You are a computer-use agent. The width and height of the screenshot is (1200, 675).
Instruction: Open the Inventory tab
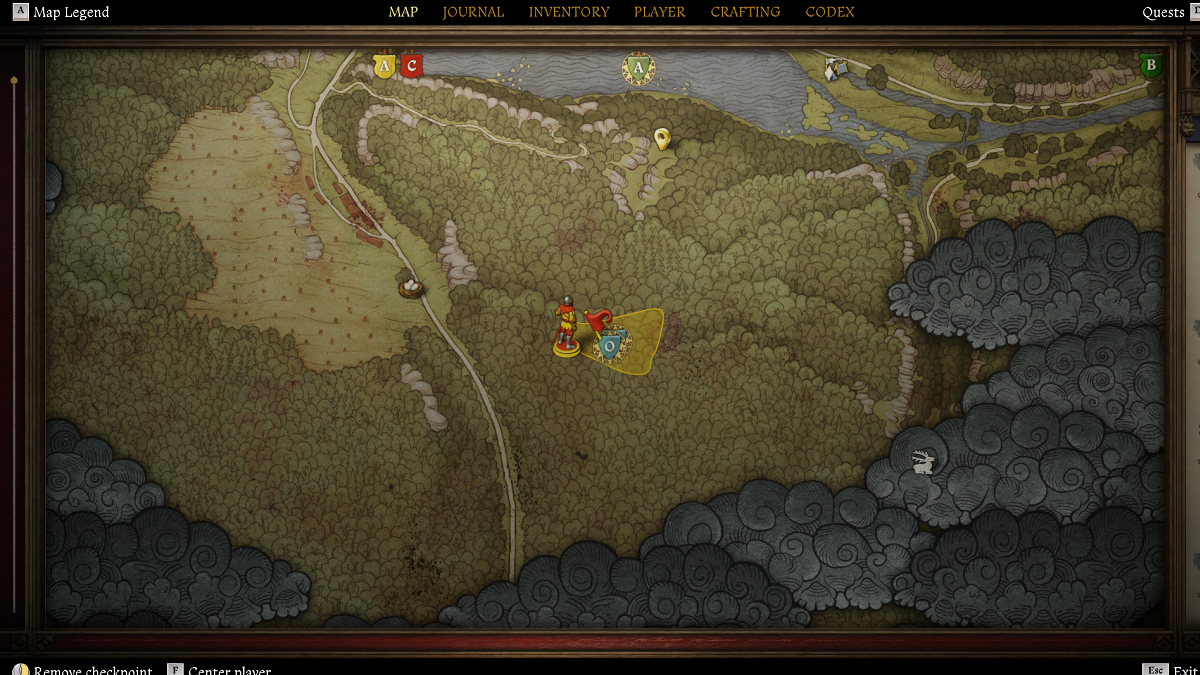[x=569, y=12]
